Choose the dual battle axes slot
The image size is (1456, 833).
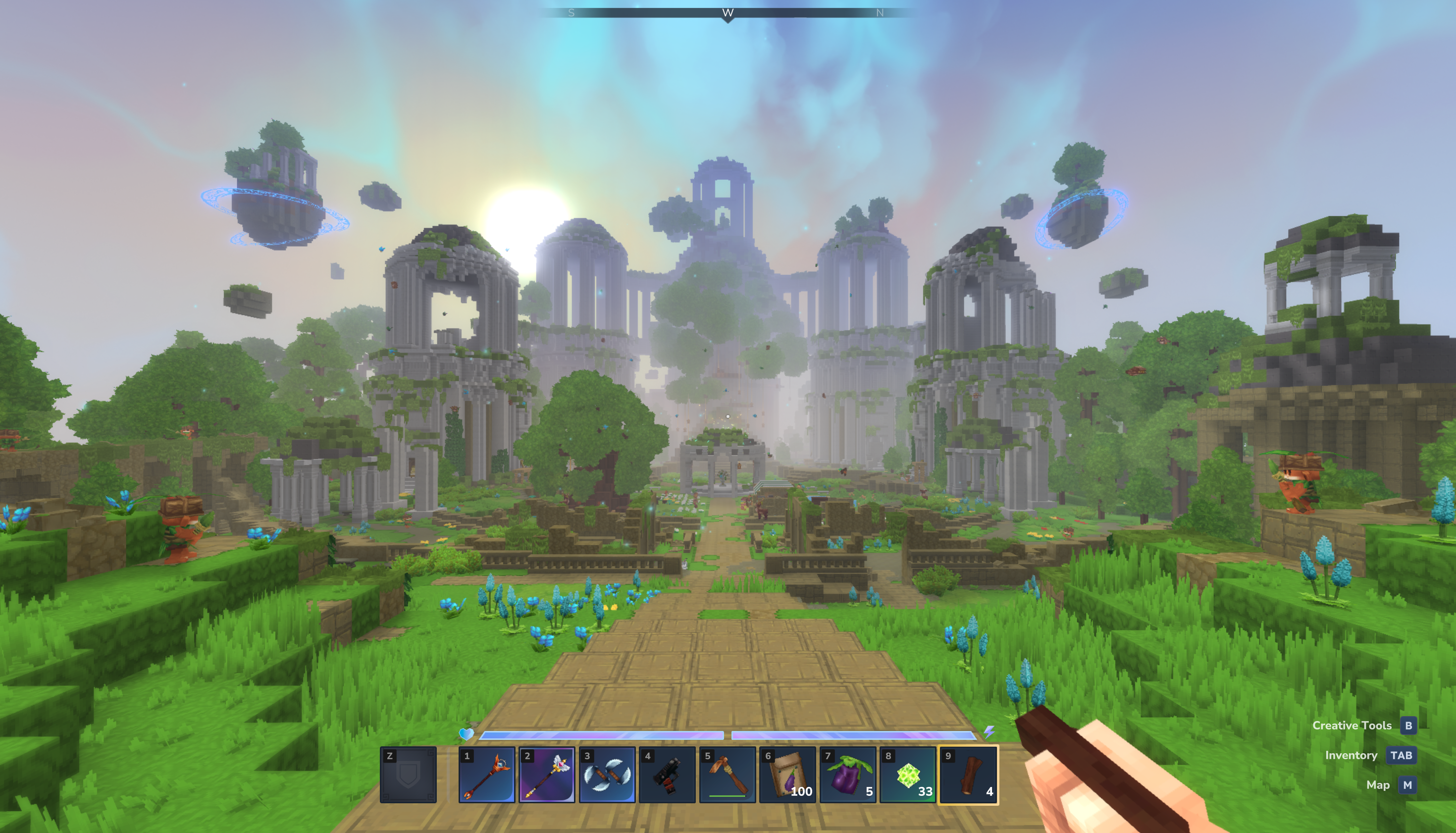(x=607, y=775)
